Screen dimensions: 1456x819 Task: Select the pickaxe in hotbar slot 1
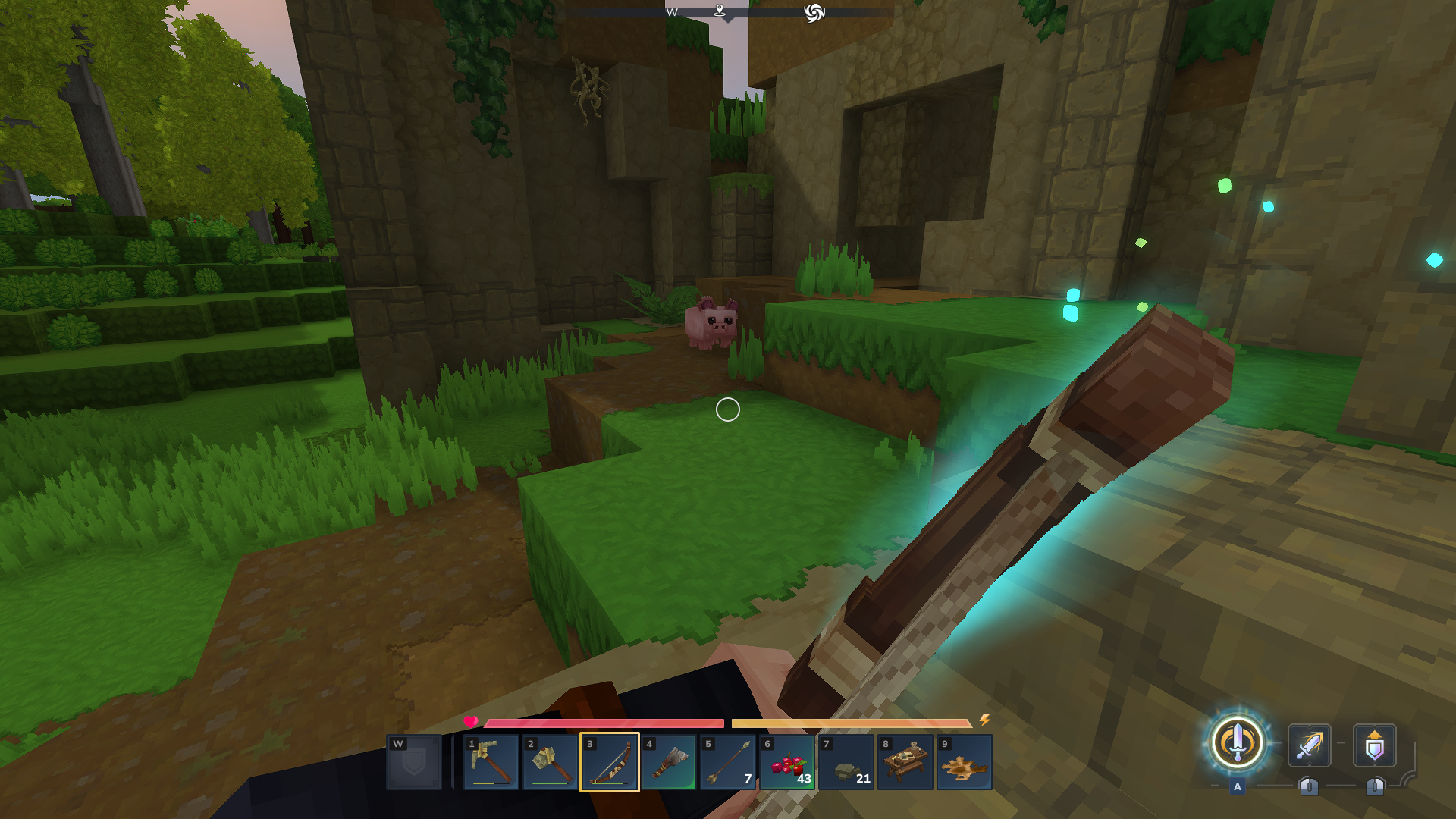point(491,762)
